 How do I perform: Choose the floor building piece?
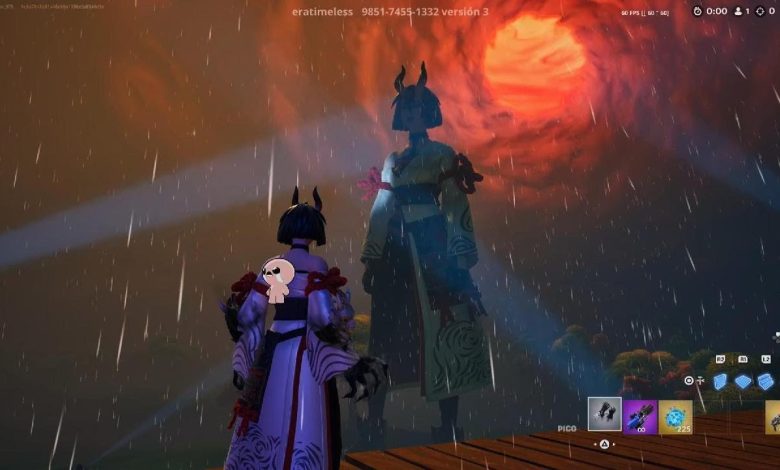(x=743, y=381)
